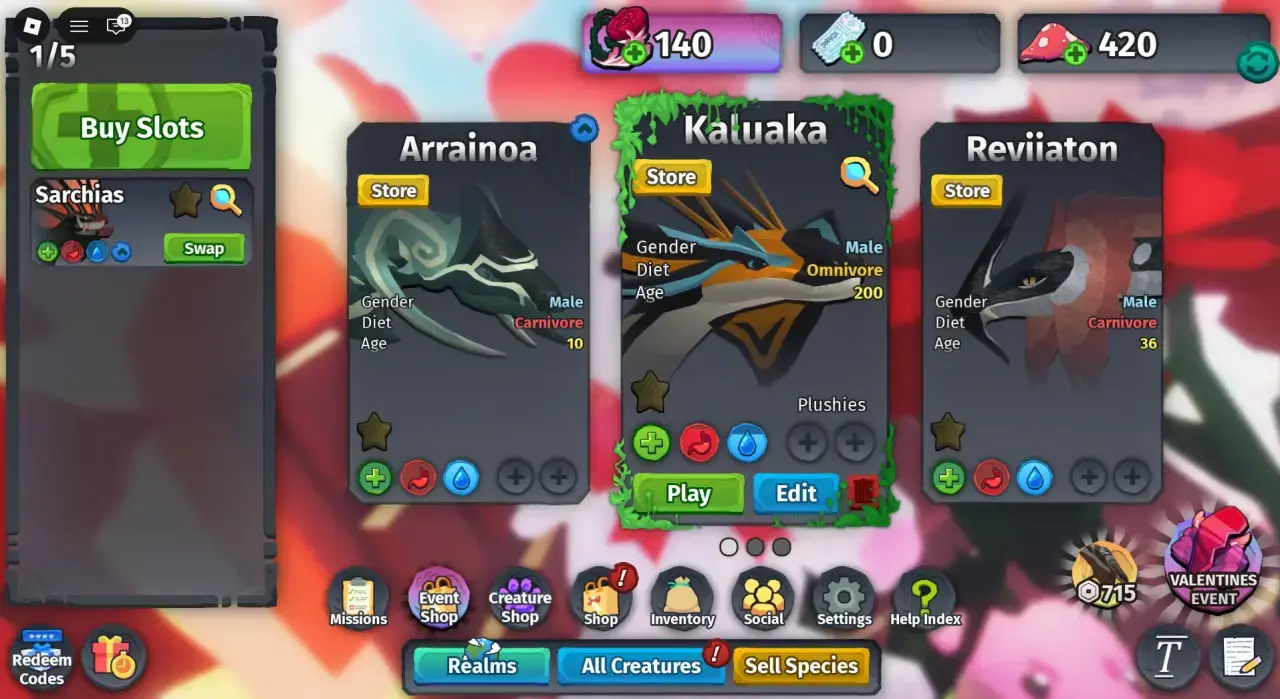Switch to the Realms tab
This screenshot has width=1280, height=699.
(482, 666)
